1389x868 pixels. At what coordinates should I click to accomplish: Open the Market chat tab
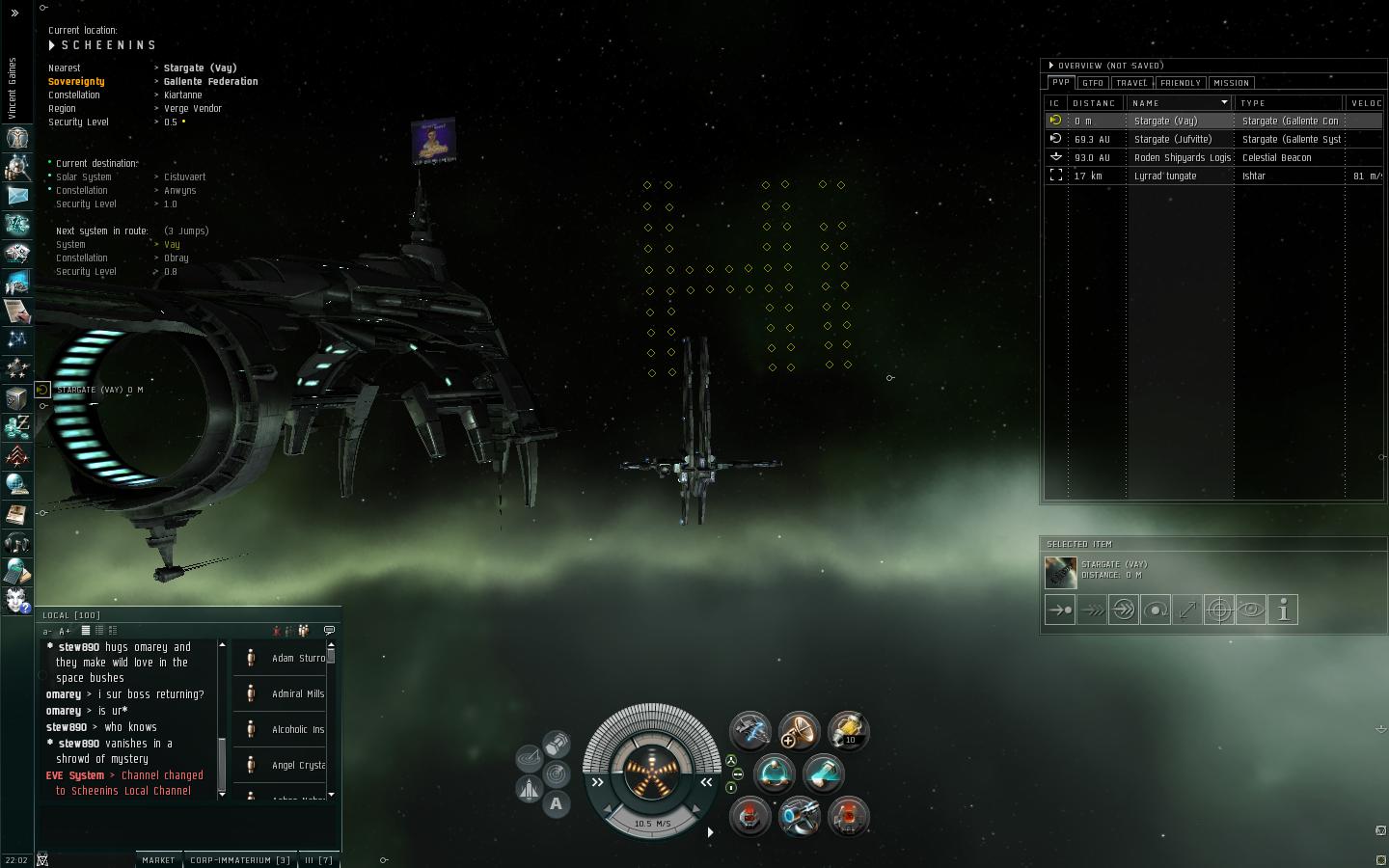point(158,859)
